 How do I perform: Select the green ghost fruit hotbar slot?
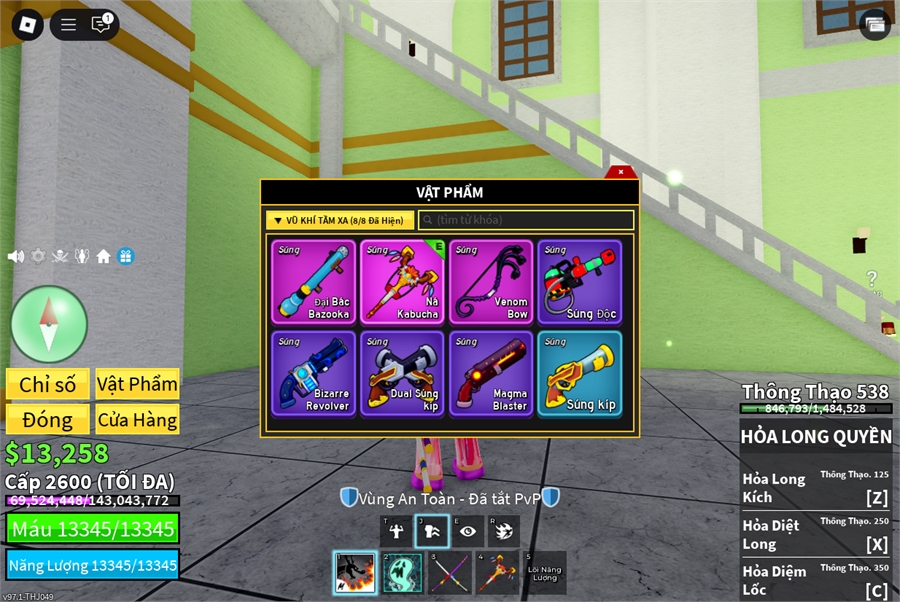402,573
